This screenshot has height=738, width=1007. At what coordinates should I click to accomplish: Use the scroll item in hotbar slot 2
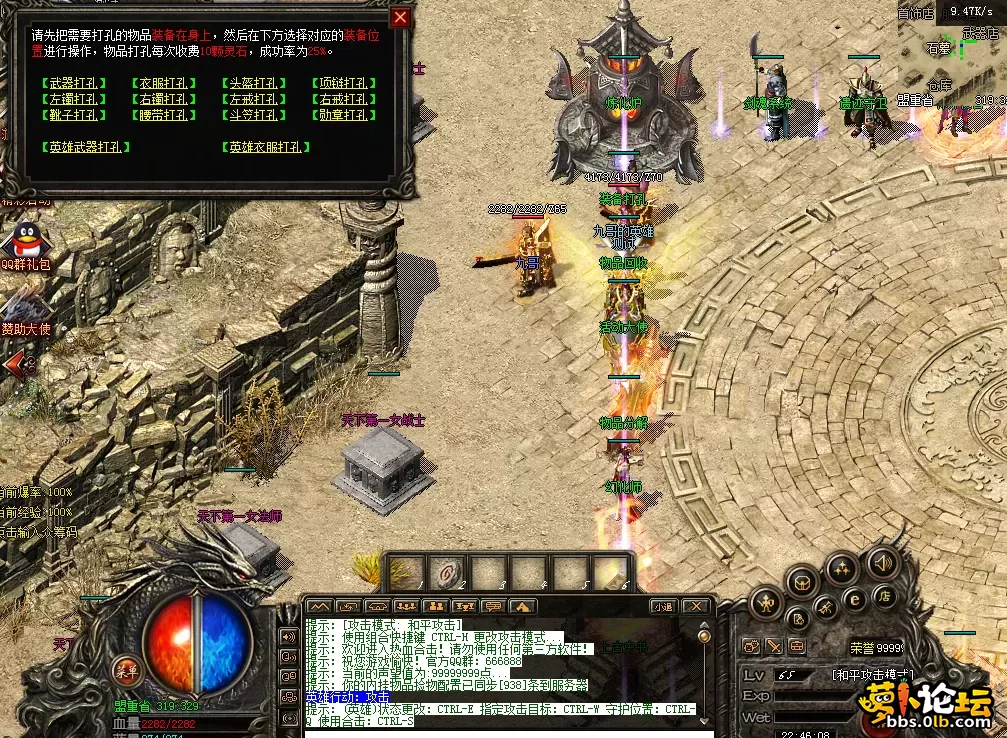coord(448,572)
